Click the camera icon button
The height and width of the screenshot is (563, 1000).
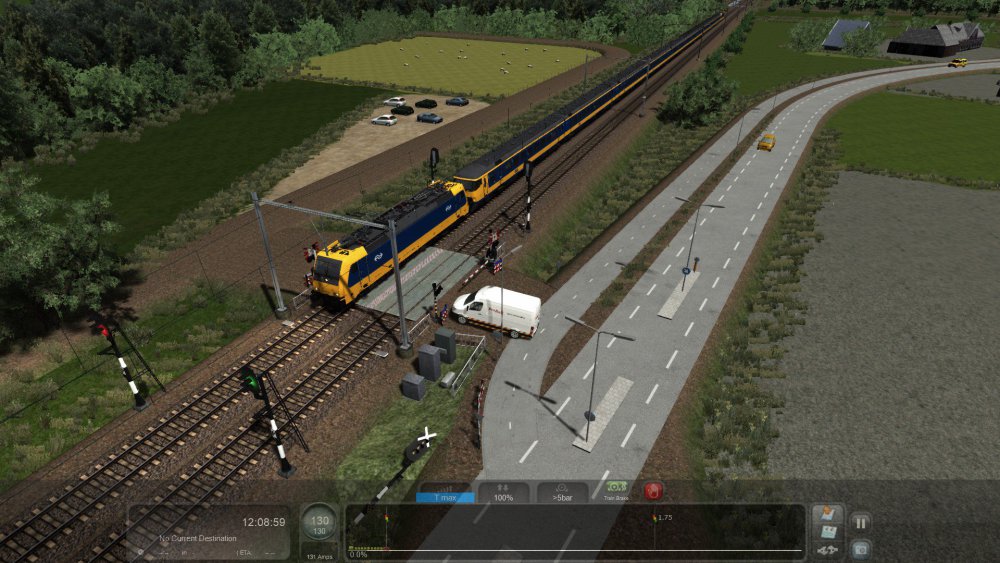(860, 548)
